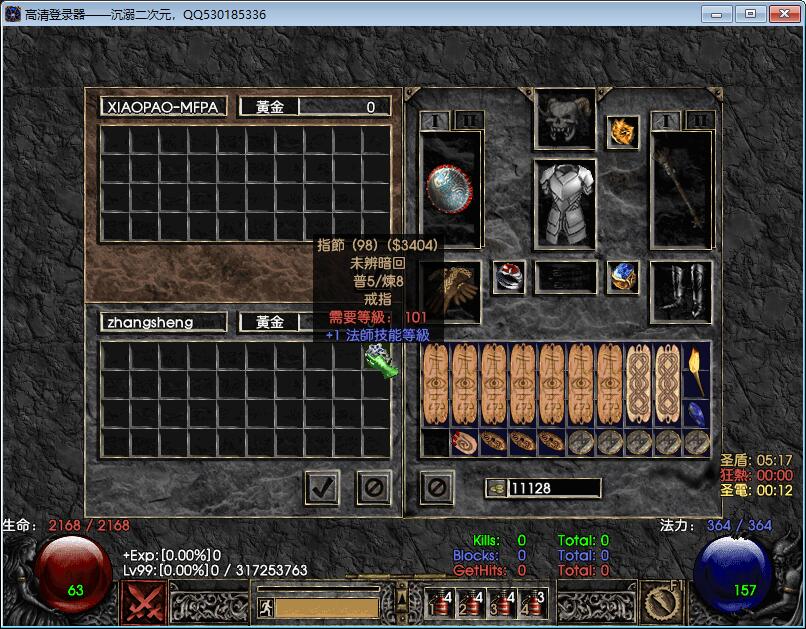Close the inventory panel with its cancel button
The width and height of the screenshot is (806, 629).
point(437,487)
